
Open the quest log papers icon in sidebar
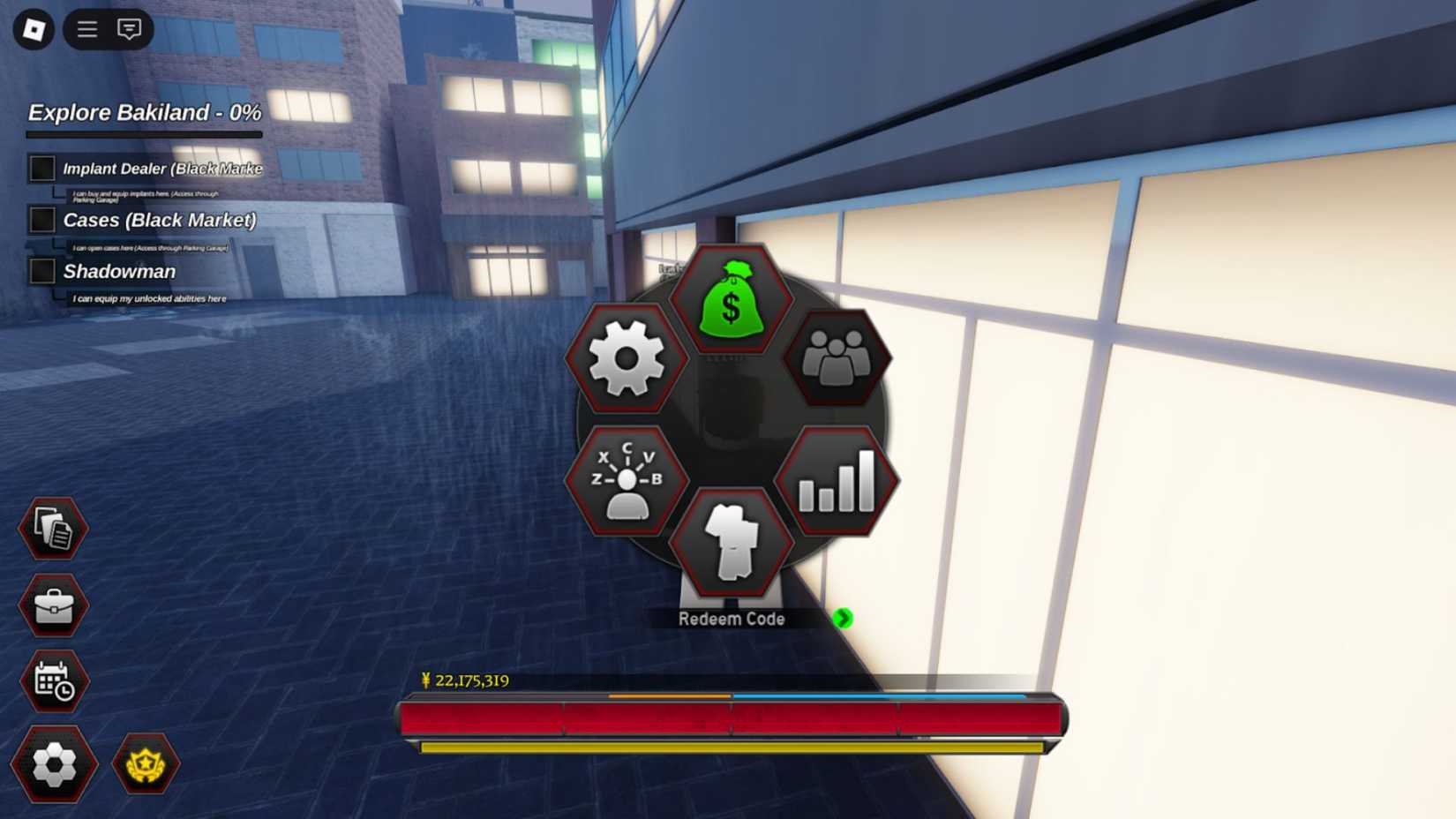coord(53,528)
